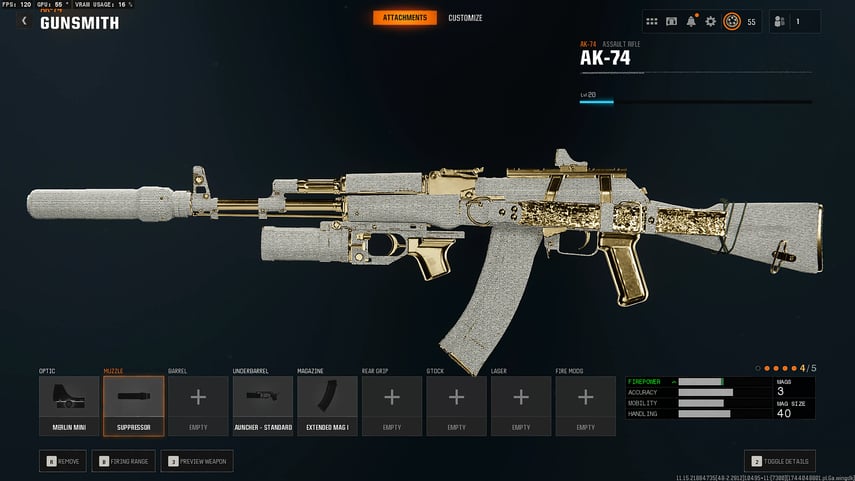Open the social party icon
The image size is (855, 481).
[778, 21]
